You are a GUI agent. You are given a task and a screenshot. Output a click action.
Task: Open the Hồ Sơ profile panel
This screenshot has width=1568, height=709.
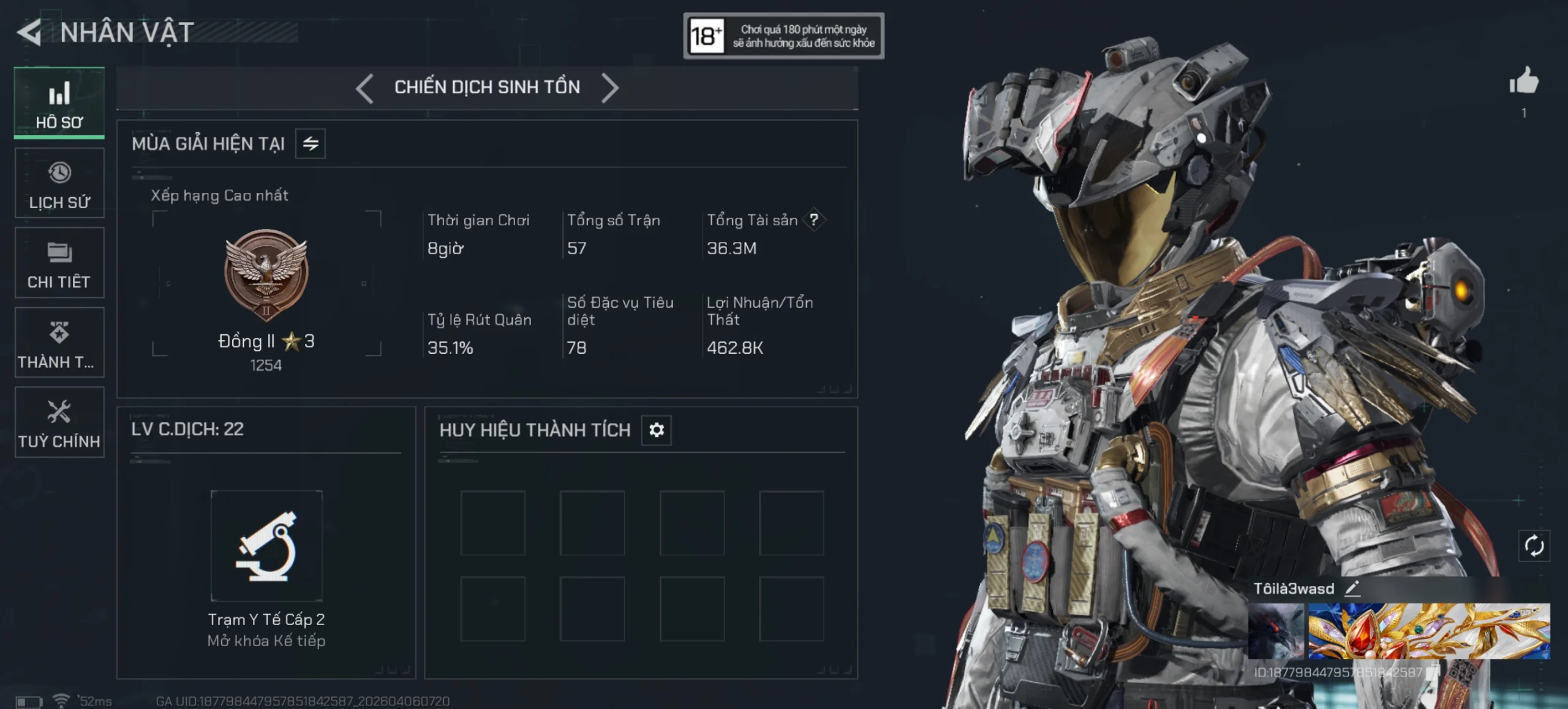(x=59, y=102)
